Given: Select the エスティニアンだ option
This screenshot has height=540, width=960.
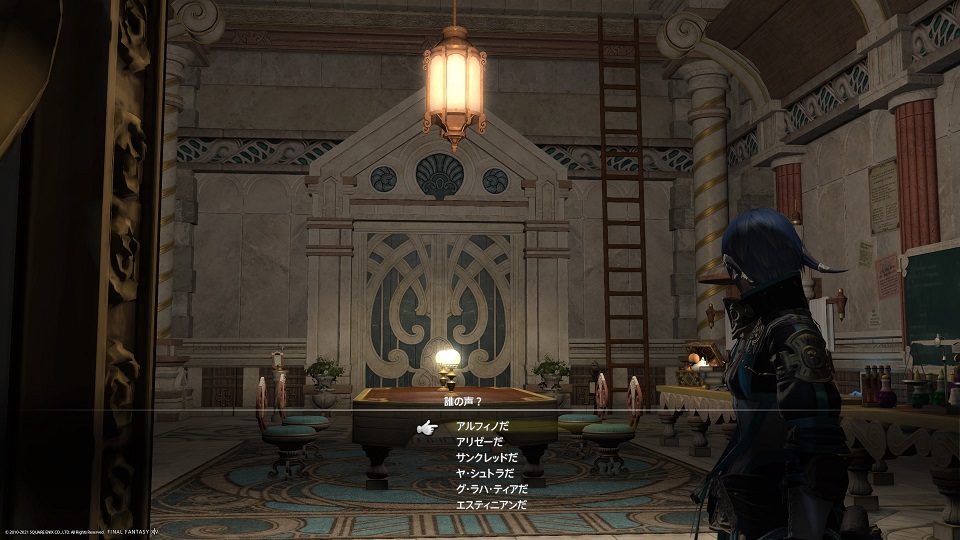Looking at the screenshot, I should pos(490,506).
